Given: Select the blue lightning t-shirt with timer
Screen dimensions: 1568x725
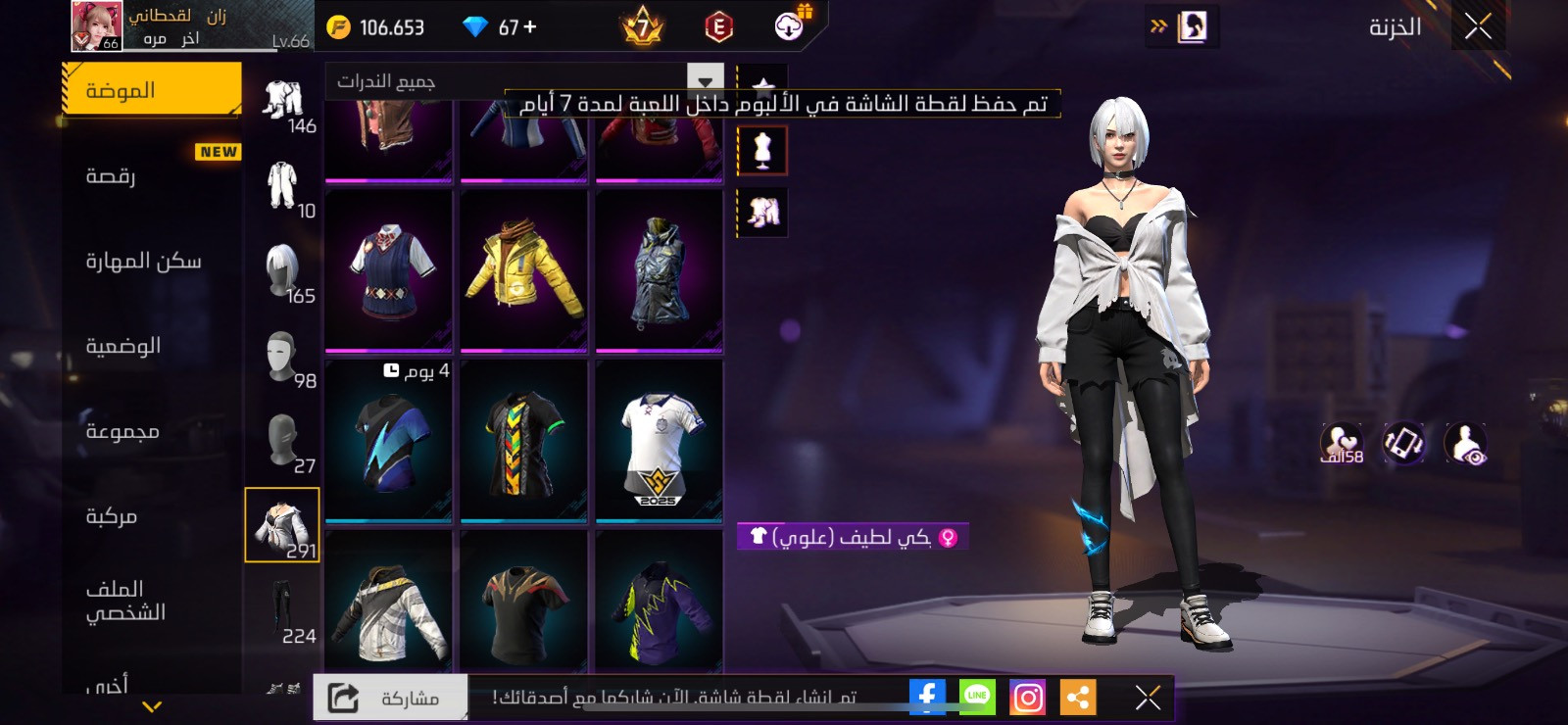Looking at the screenshot, I should tap(389, 441).
